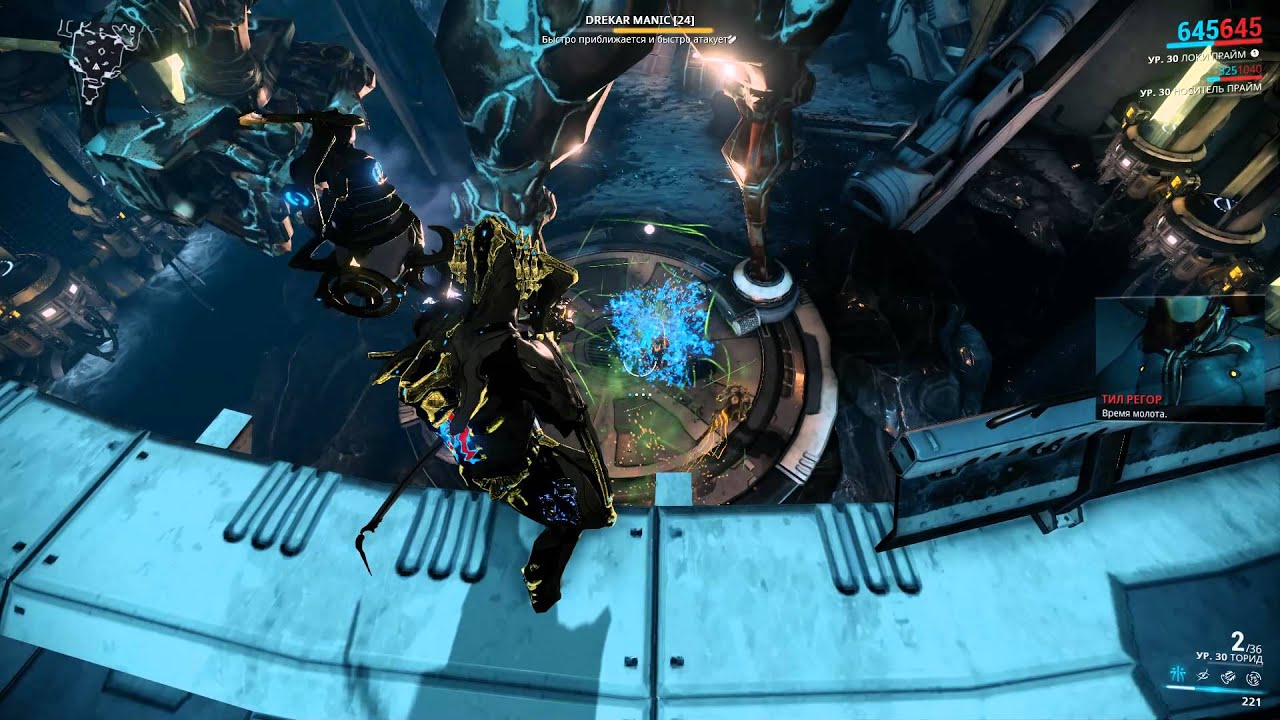Activate Loki's Decoy ability icon
Screen dimensions: 1280x720
tap(1180, 677)
